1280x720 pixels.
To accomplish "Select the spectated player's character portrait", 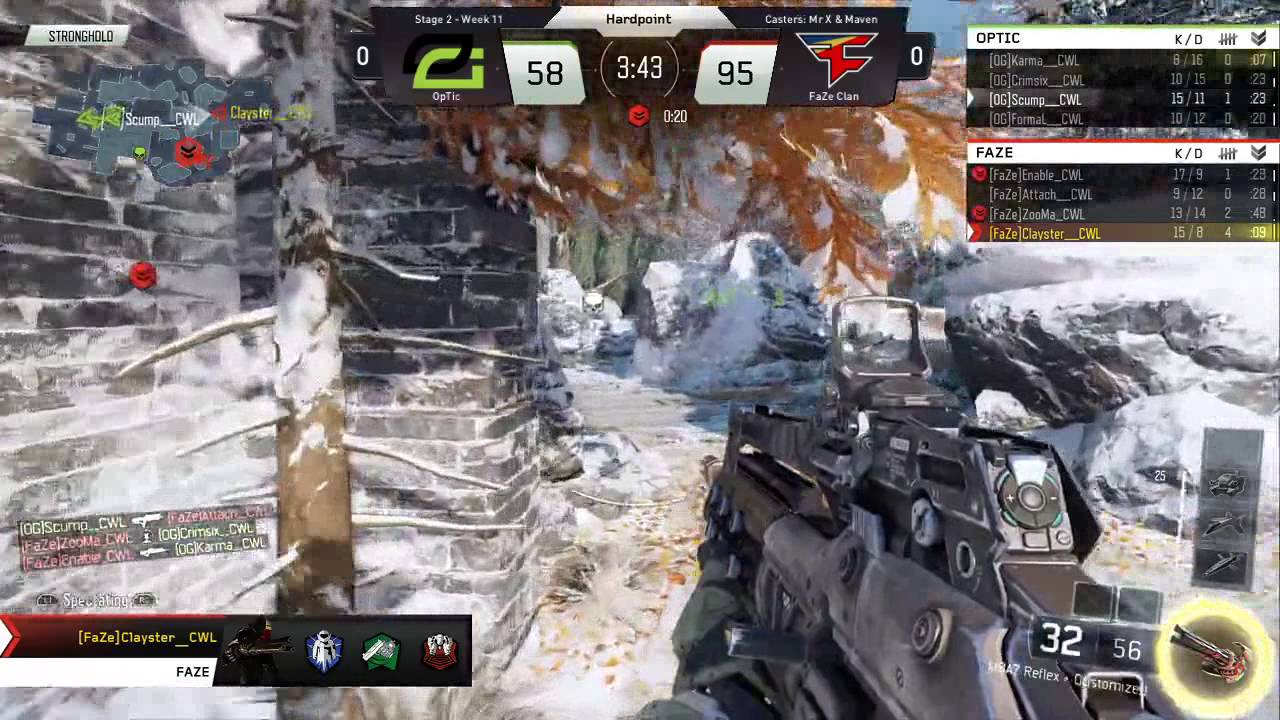I will coord(255,650).
